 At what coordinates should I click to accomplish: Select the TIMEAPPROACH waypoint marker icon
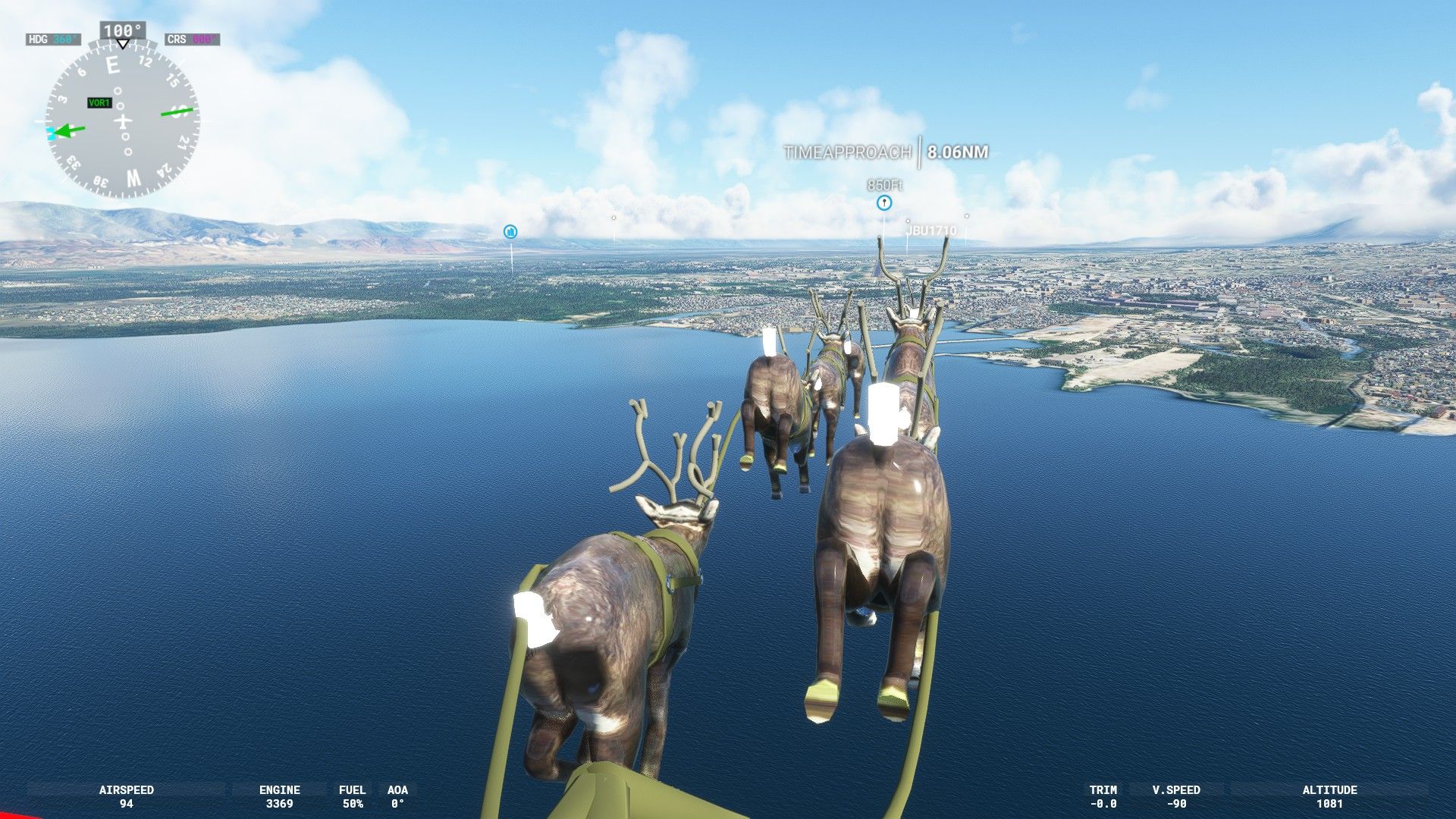click(x=883, y=202)
